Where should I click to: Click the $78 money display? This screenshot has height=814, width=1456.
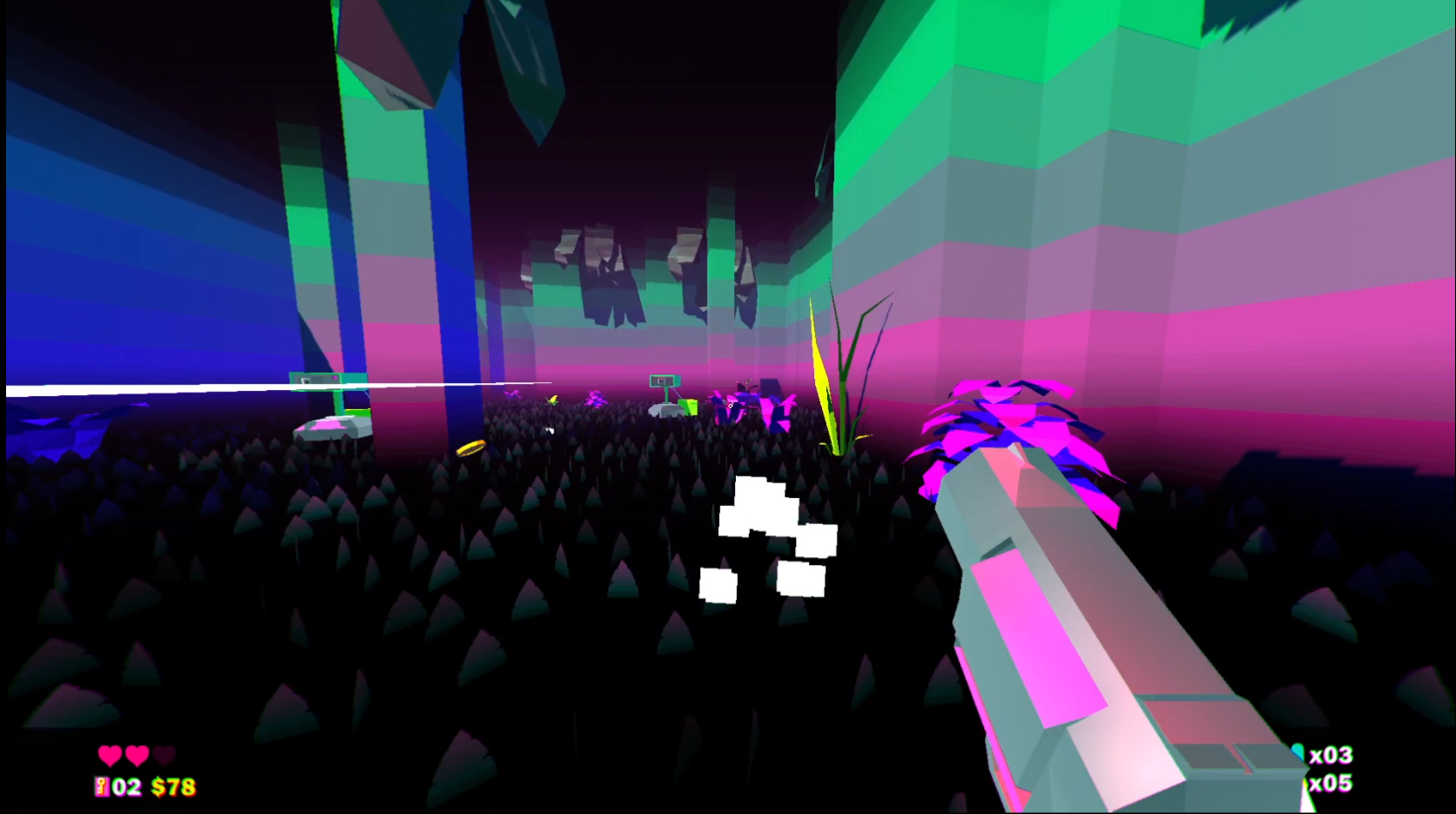point(172,785)
